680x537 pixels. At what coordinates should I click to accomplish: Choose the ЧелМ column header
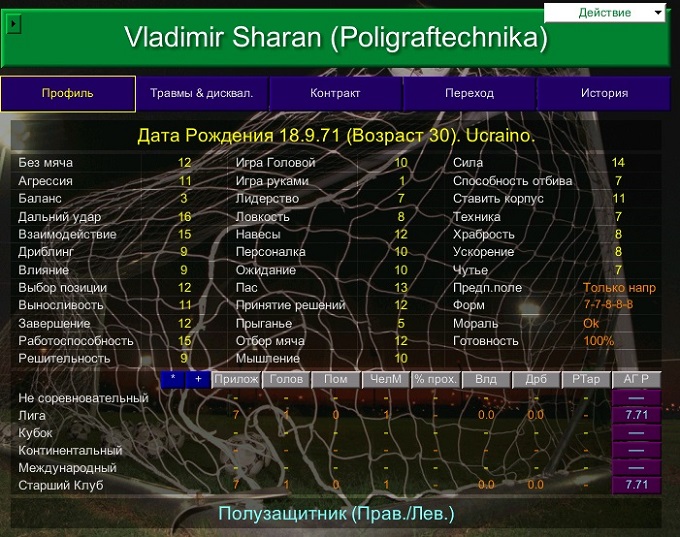[386, 379]
